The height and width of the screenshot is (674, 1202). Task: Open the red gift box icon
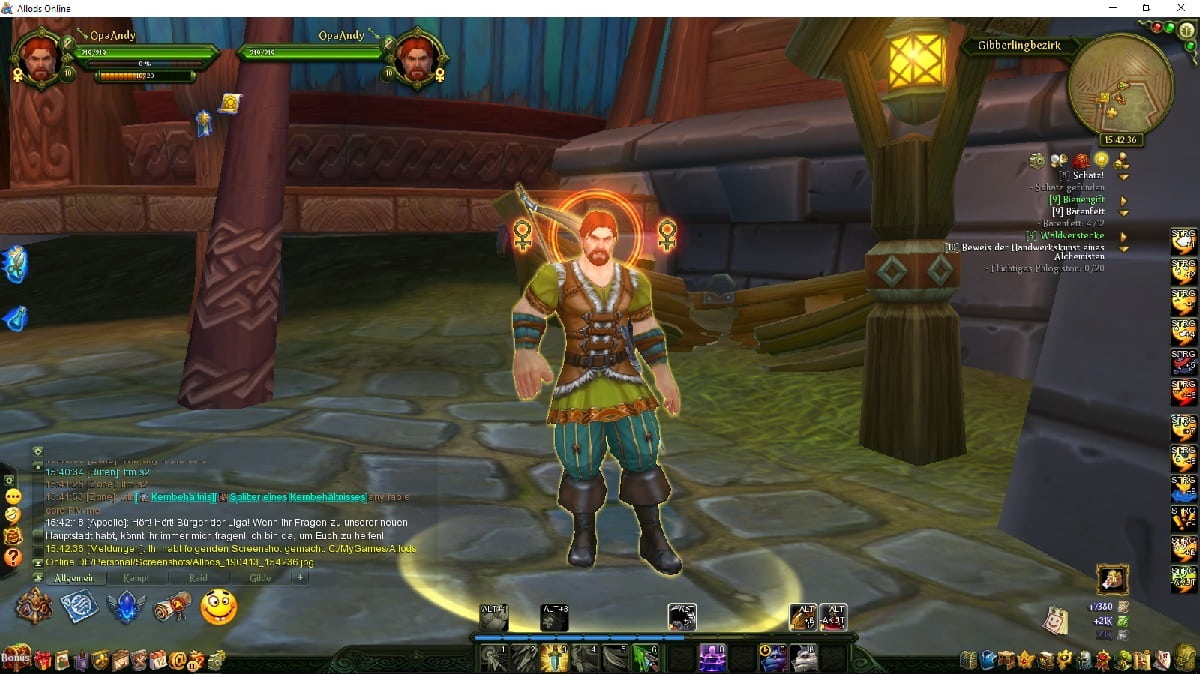(x=42, y=660)
